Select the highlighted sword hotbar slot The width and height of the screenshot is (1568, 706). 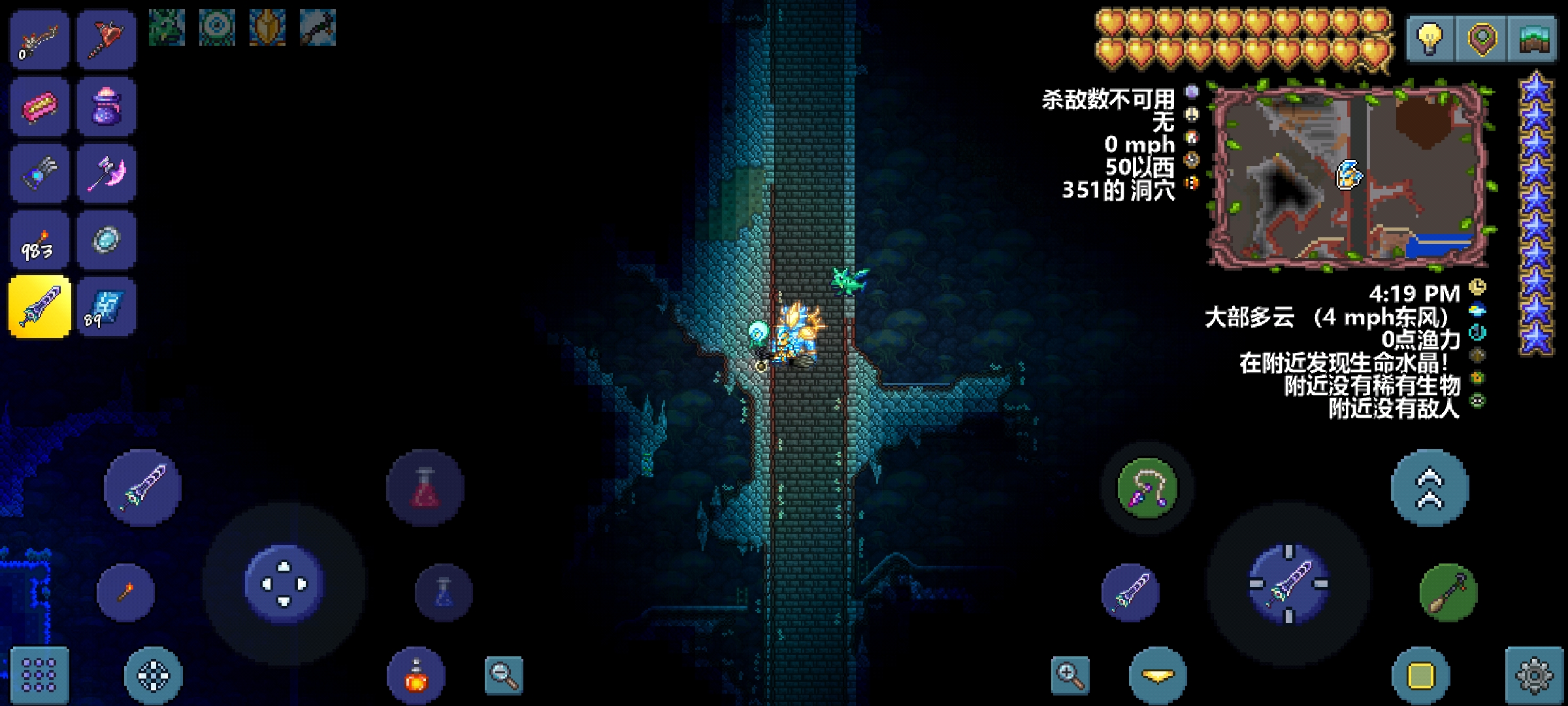(39, 307)
